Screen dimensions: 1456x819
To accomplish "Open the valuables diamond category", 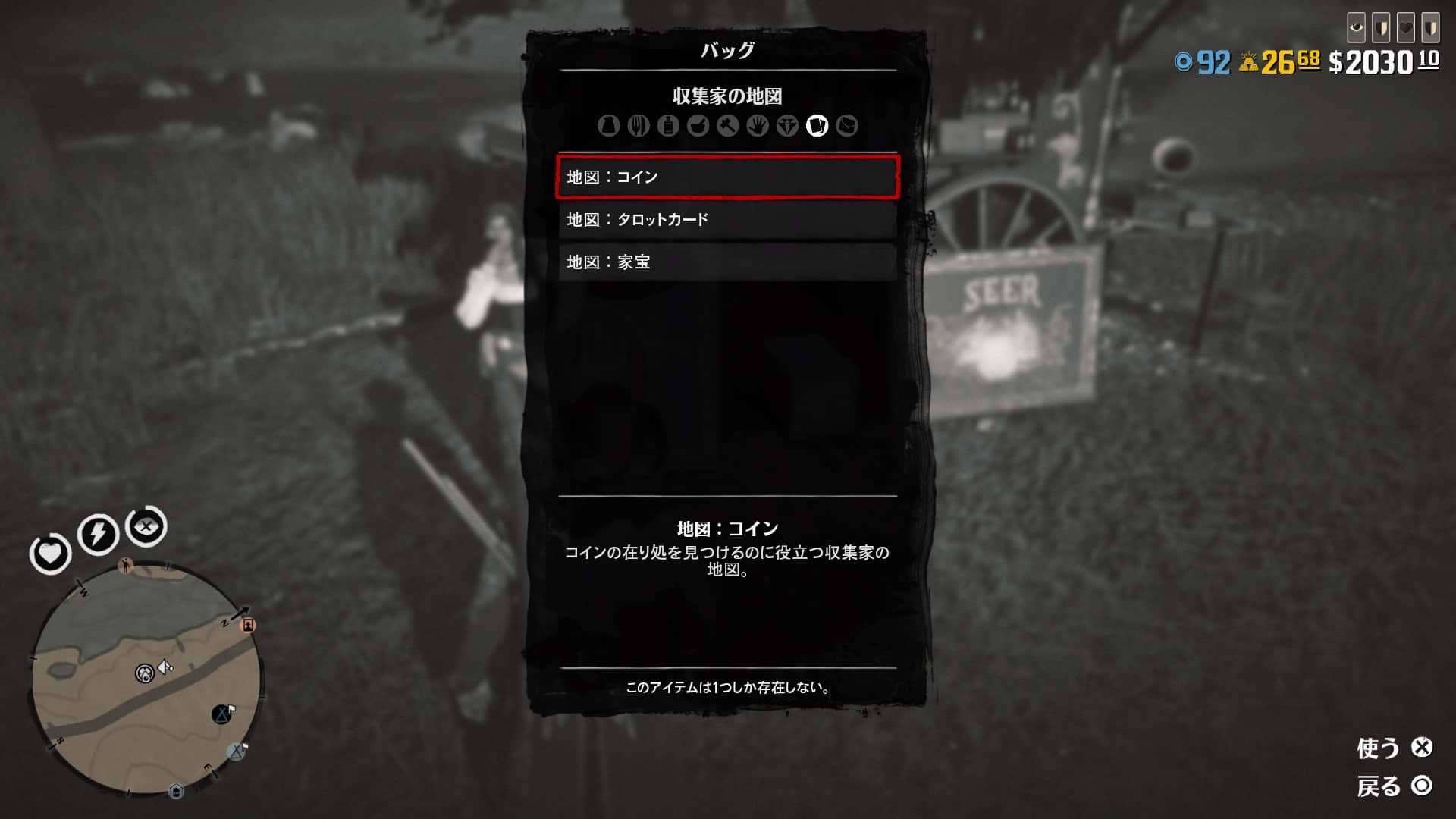I will click(788, 126).
